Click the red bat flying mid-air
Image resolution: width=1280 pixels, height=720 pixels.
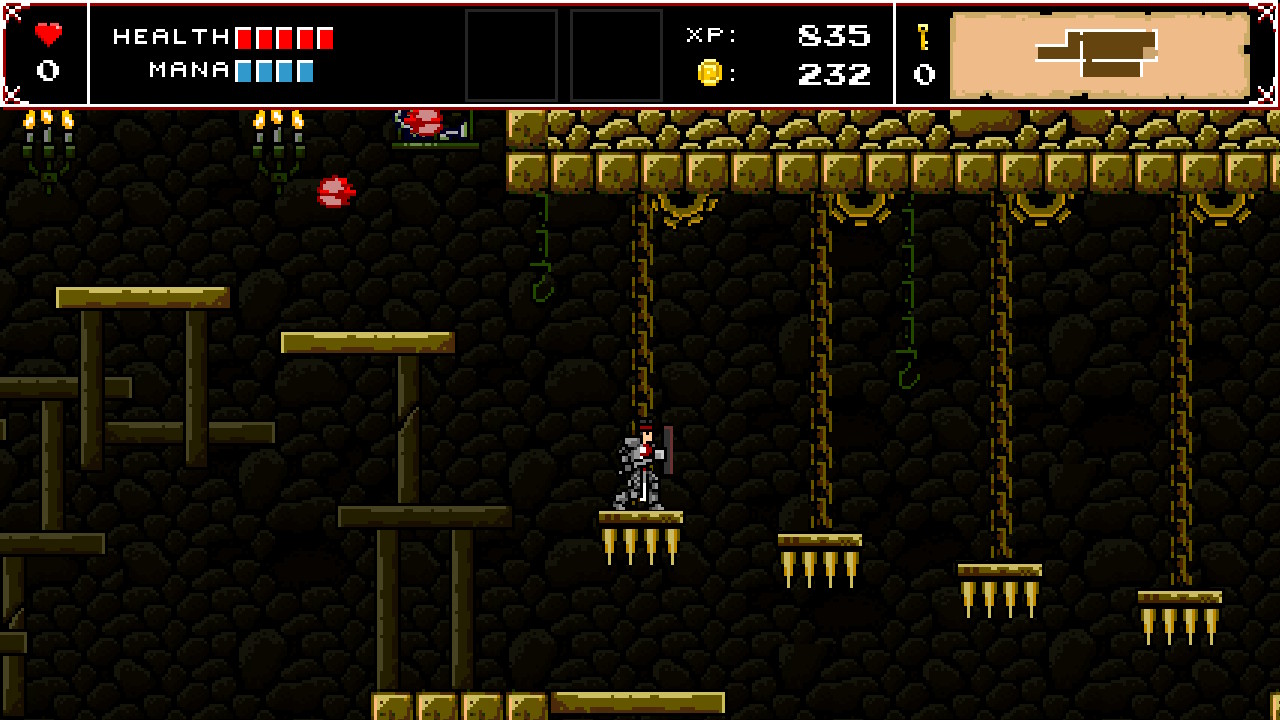(x=336, y=188)
